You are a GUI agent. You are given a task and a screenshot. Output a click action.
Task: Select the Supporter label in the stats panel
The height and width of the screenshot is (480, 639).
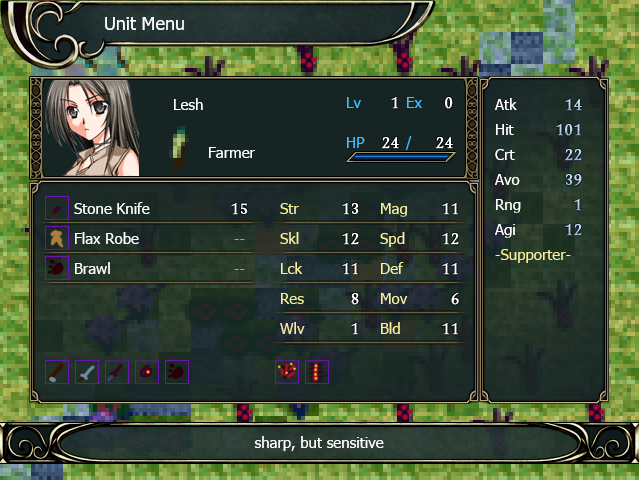click(x=532, y=255)
